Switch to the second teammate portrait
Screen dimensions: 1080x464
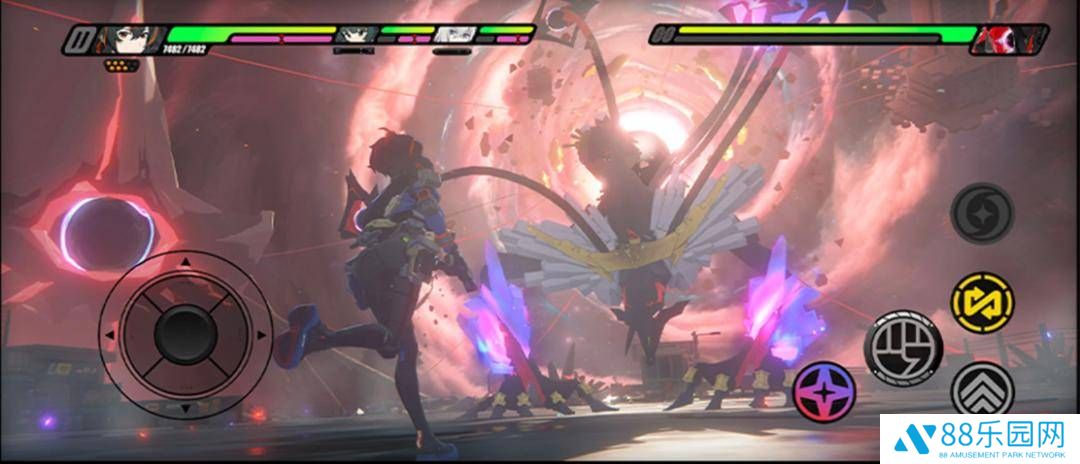[354, 35]
